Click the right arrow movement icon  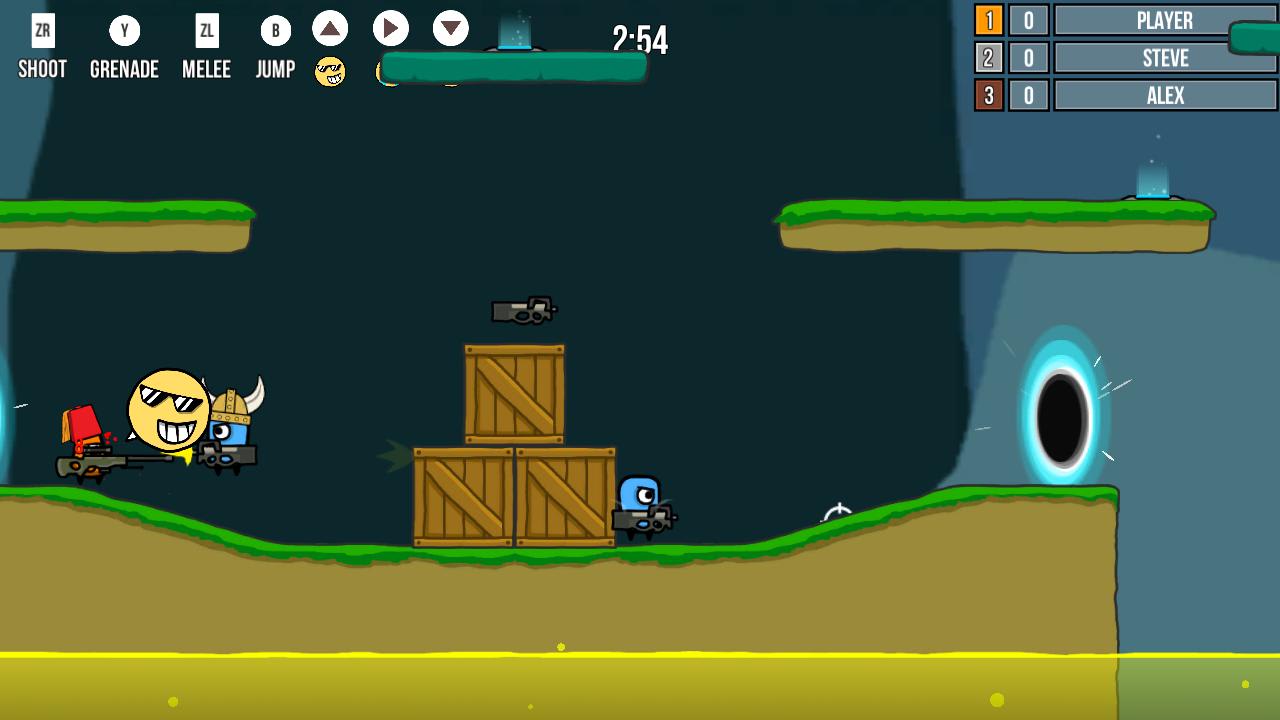pos(390,29)
